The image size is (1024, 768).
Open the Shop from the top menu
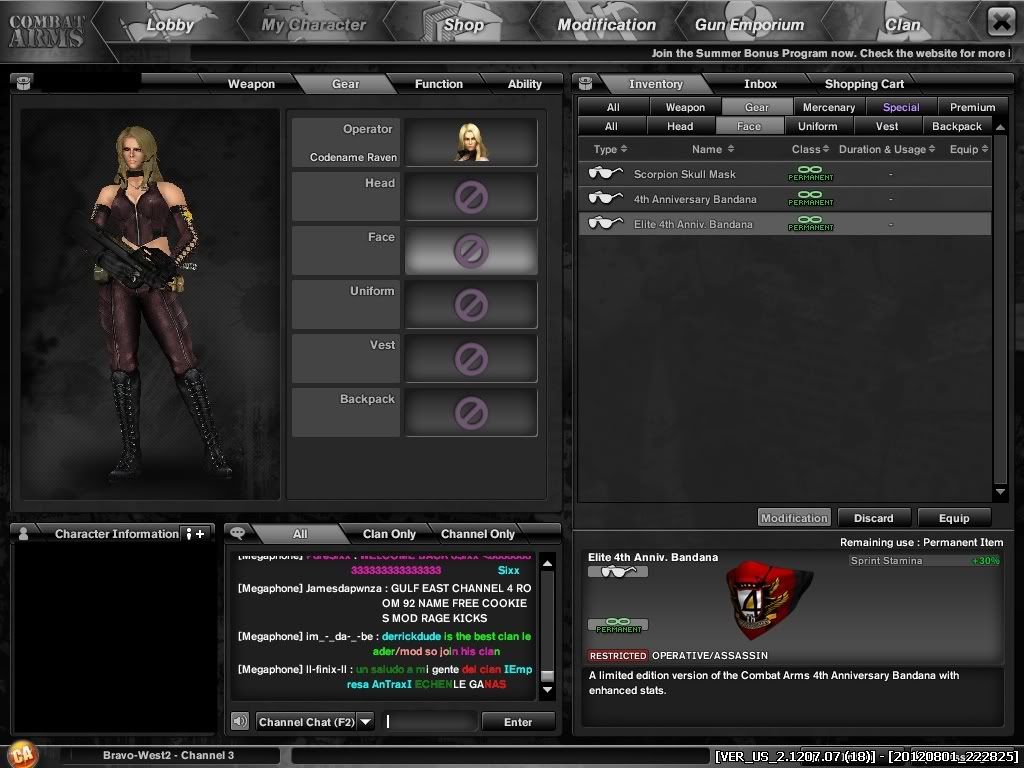[463, 25]
